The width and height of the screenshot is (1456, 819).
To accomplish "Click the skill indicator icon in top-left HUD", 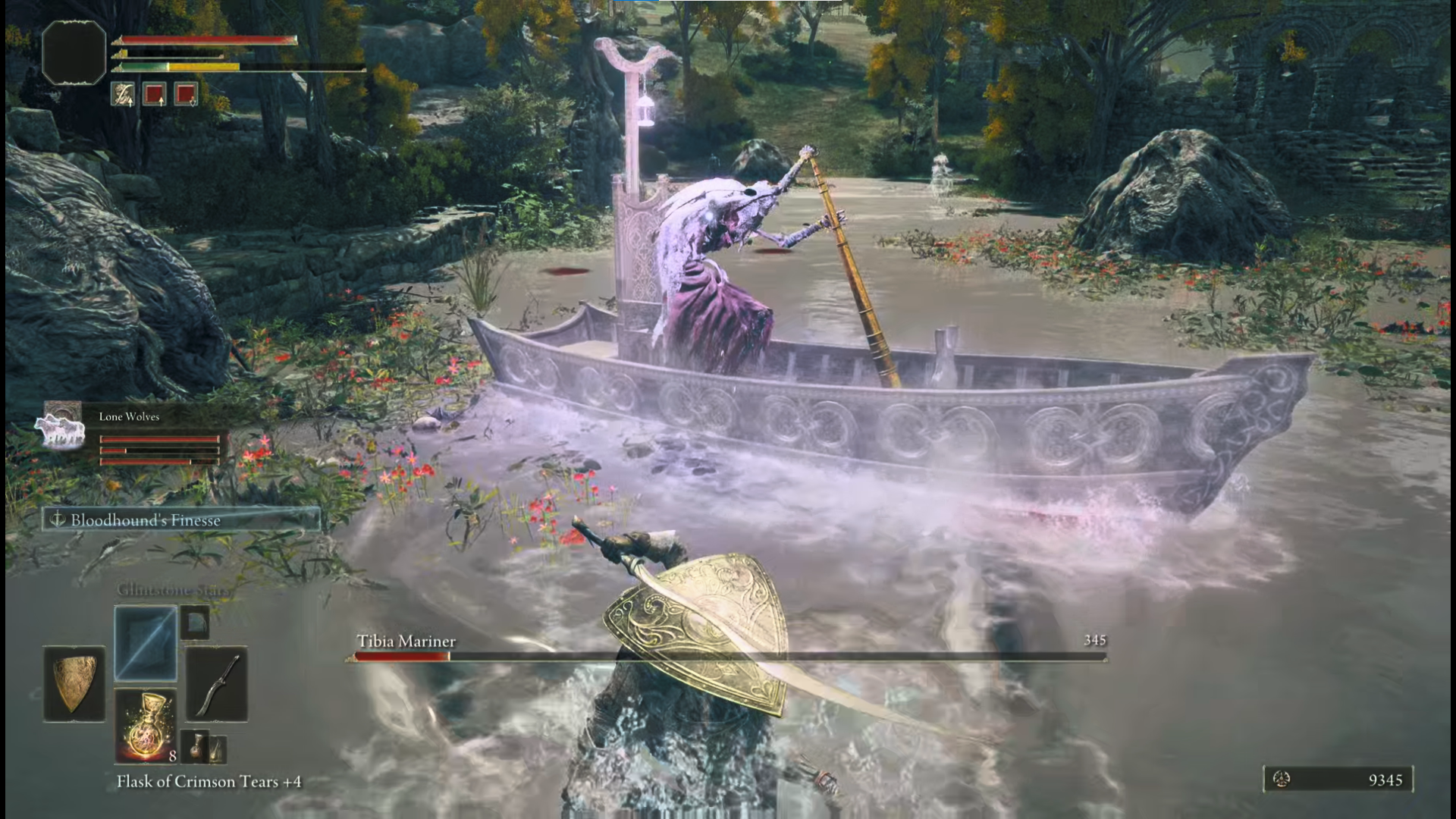I will click(x=123, y=93).
